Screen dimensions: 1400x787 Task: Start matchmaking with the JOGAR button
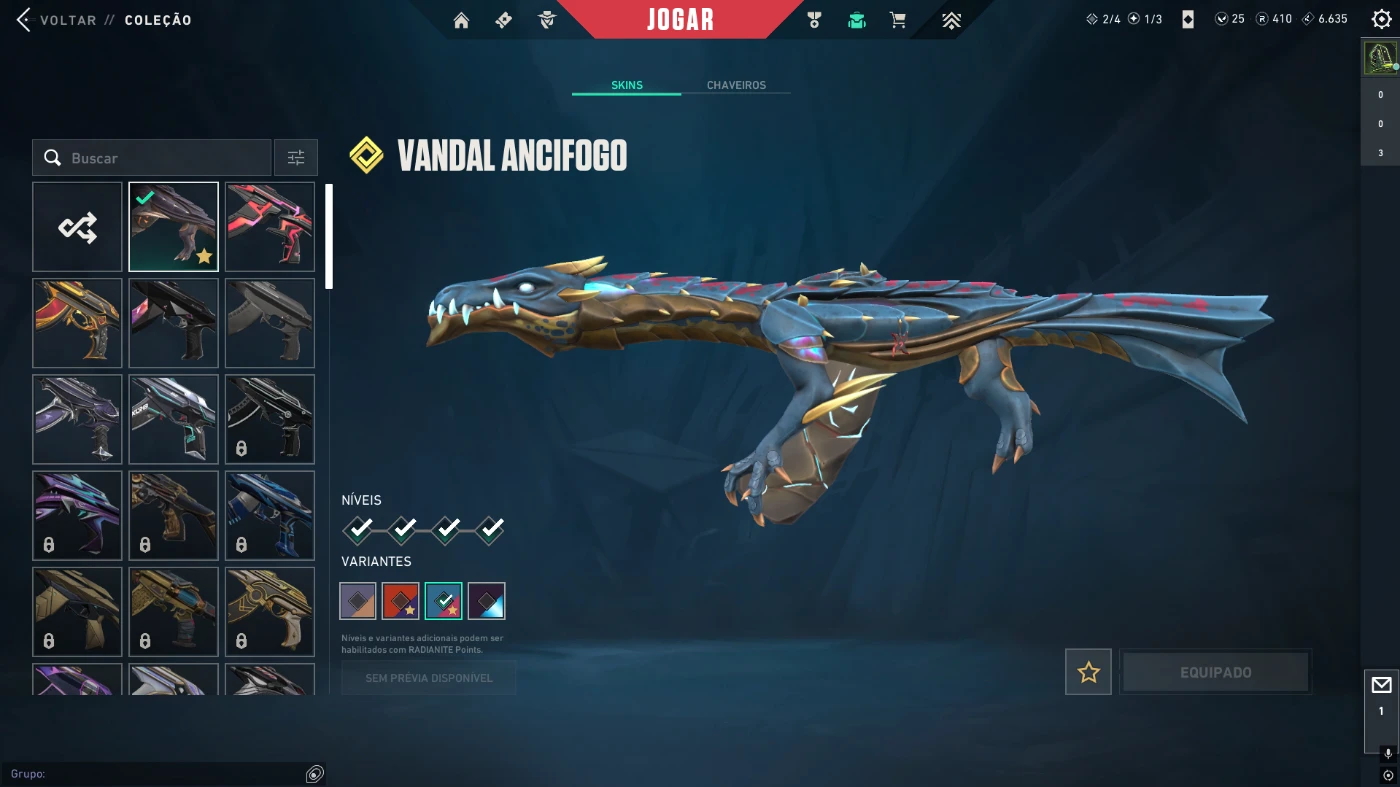coord(680,20)
